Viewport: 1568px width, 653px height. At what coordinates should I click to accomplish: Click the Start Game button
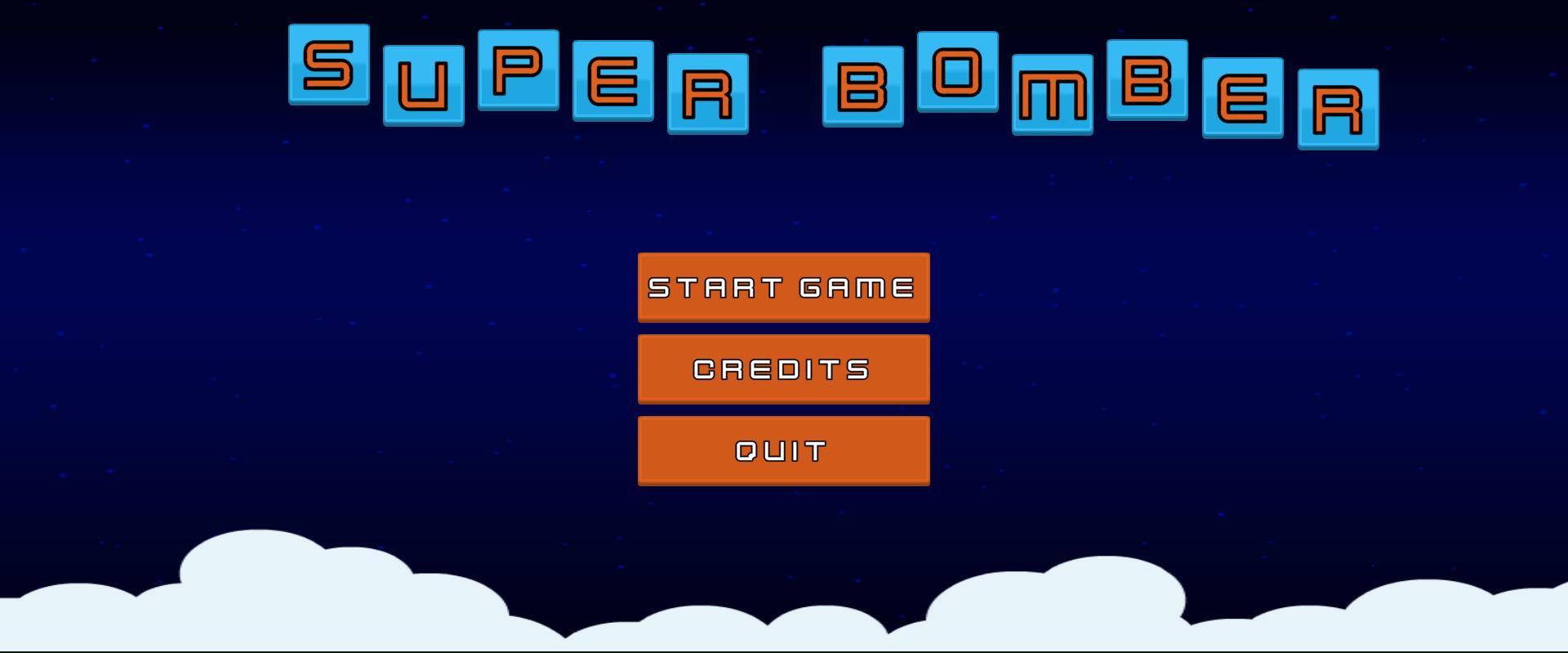point(782,287)
